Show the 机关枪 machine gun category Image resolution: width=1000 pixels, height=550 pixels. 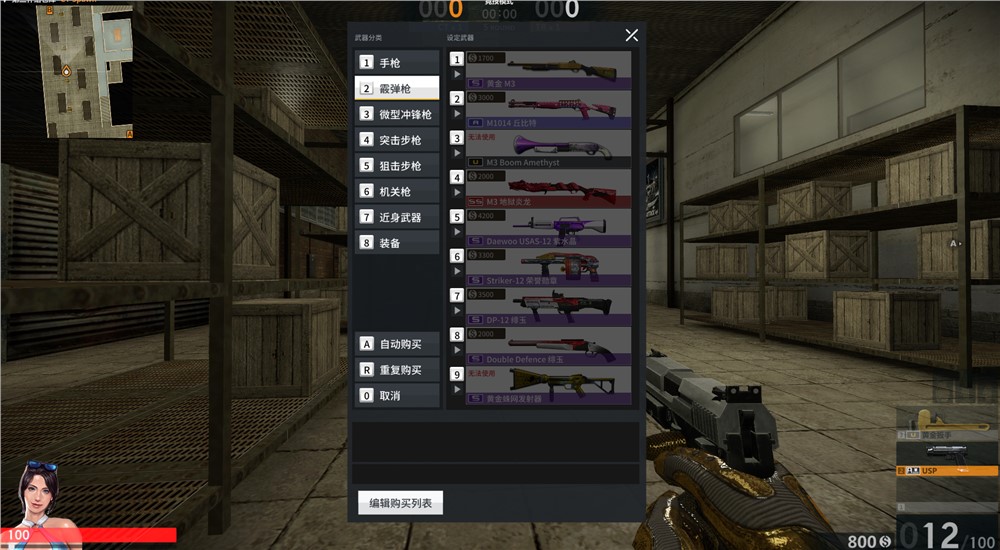click(397, 192)
